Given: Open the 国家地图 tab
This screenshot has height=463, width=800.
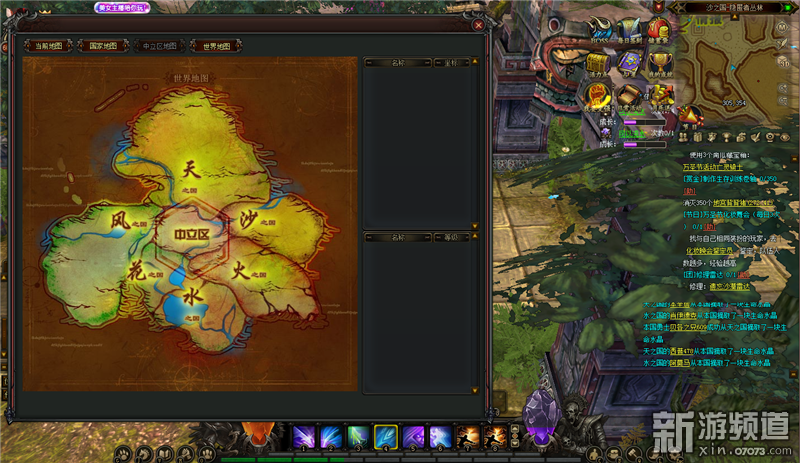Looking at the screenshot, I should pyautogui.click(x=103, y=45).
